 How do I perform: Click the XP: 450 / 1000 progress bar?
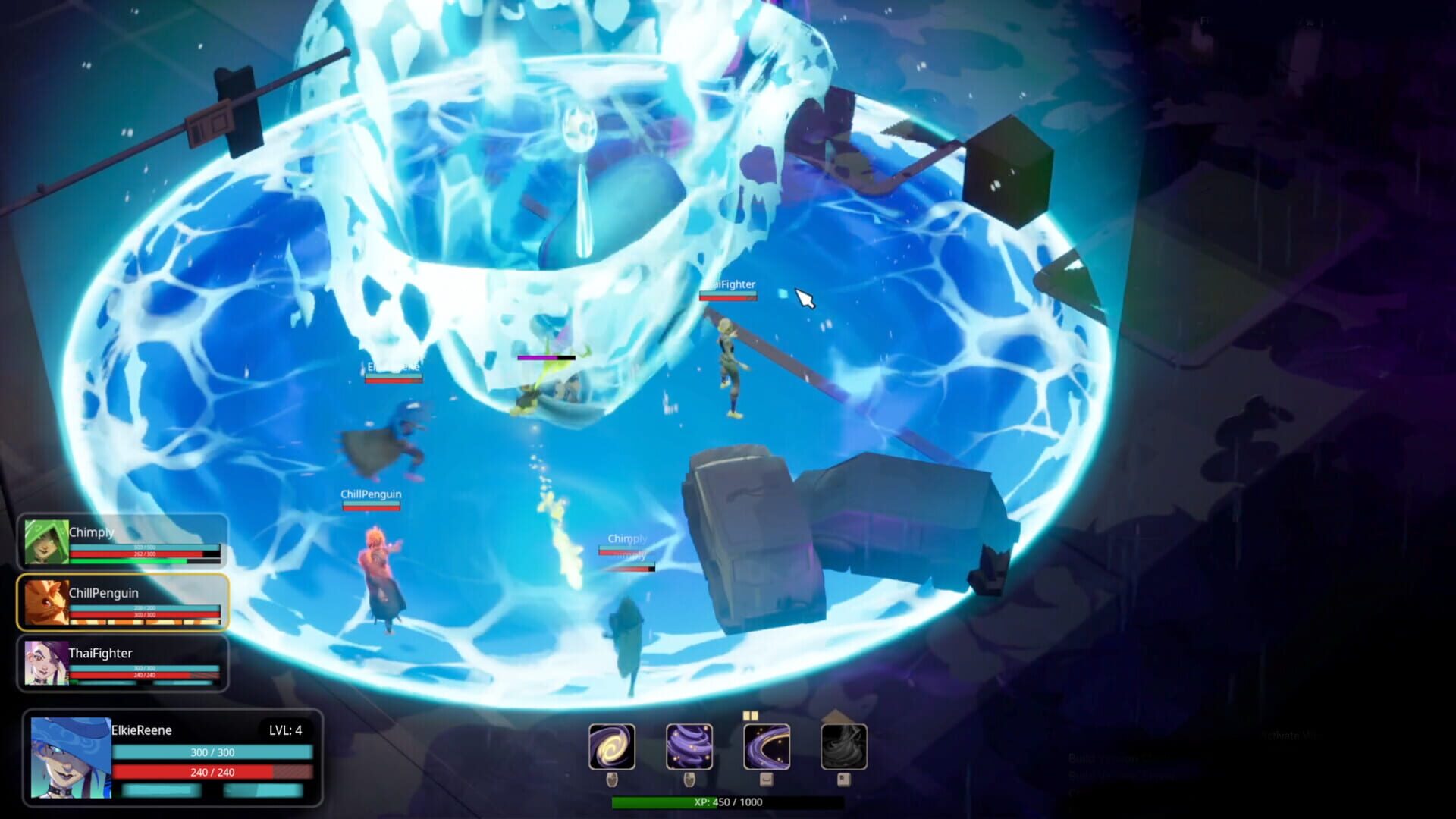pyautogui.click(x=728, y=800)
